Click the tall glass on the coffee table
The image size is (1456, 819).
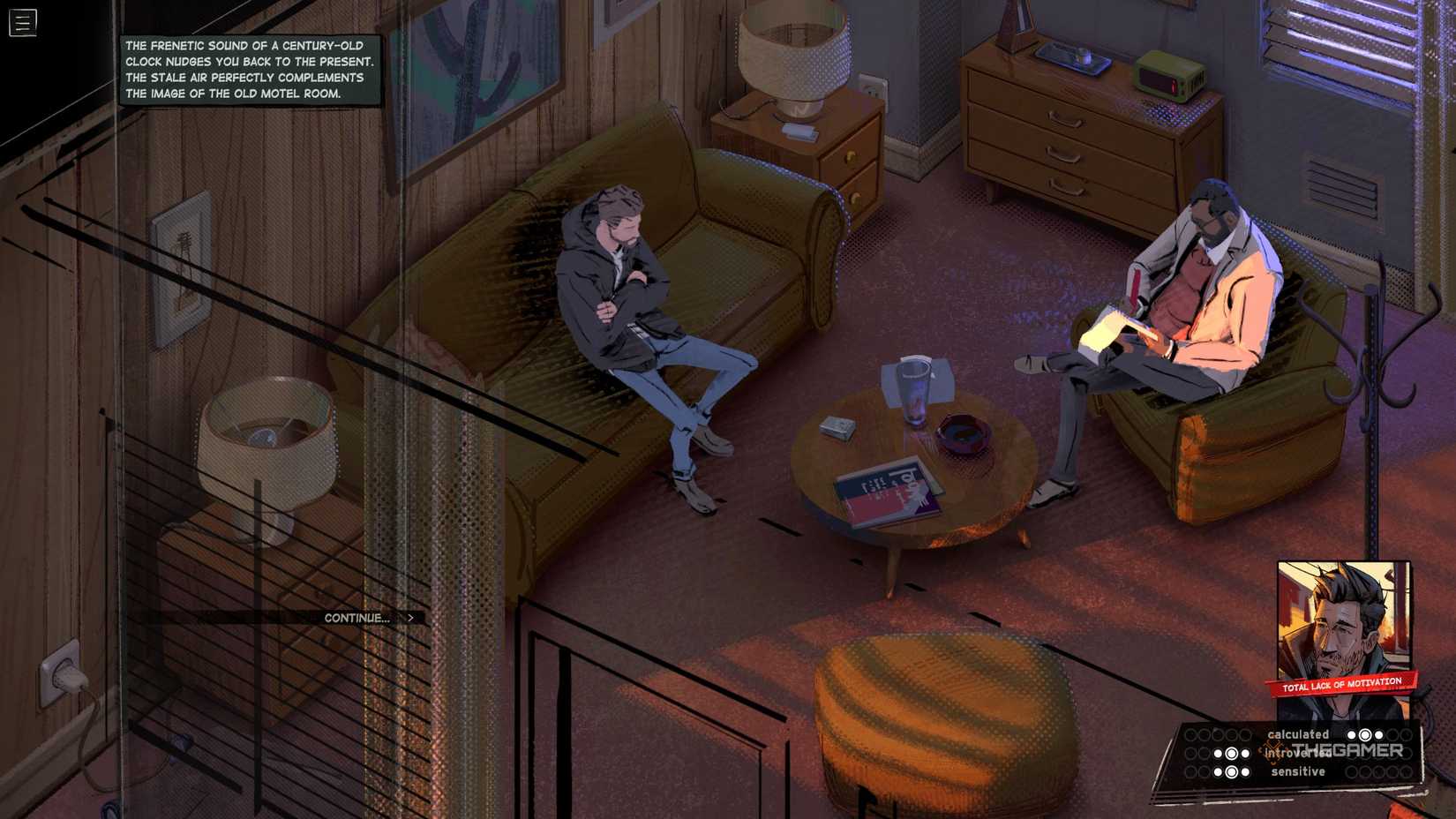(x=915, y=393)
